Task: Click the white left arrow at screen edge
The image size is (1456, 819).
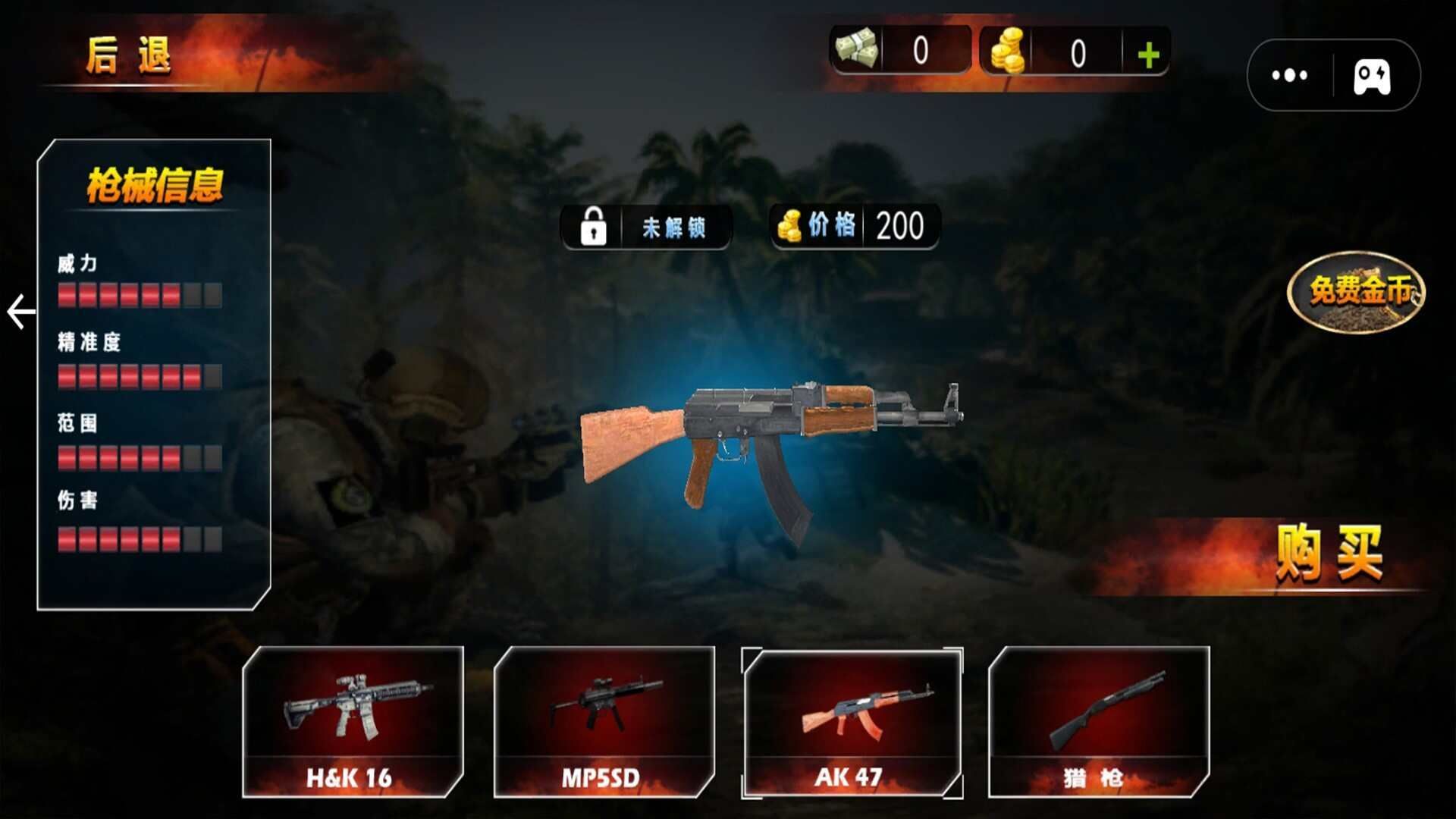Action: pos(21,312)
